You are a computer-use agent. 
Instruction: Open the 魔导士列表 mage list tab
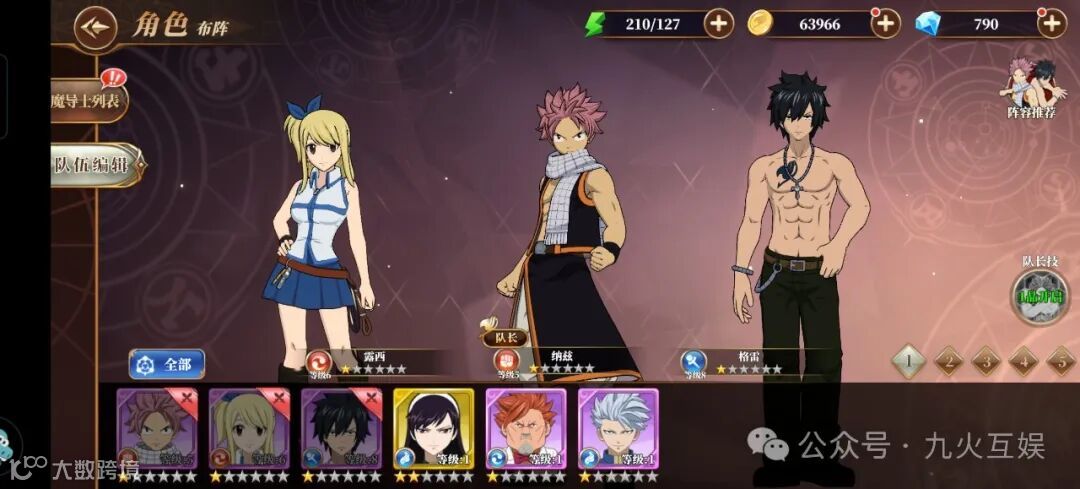pos(88,99)
